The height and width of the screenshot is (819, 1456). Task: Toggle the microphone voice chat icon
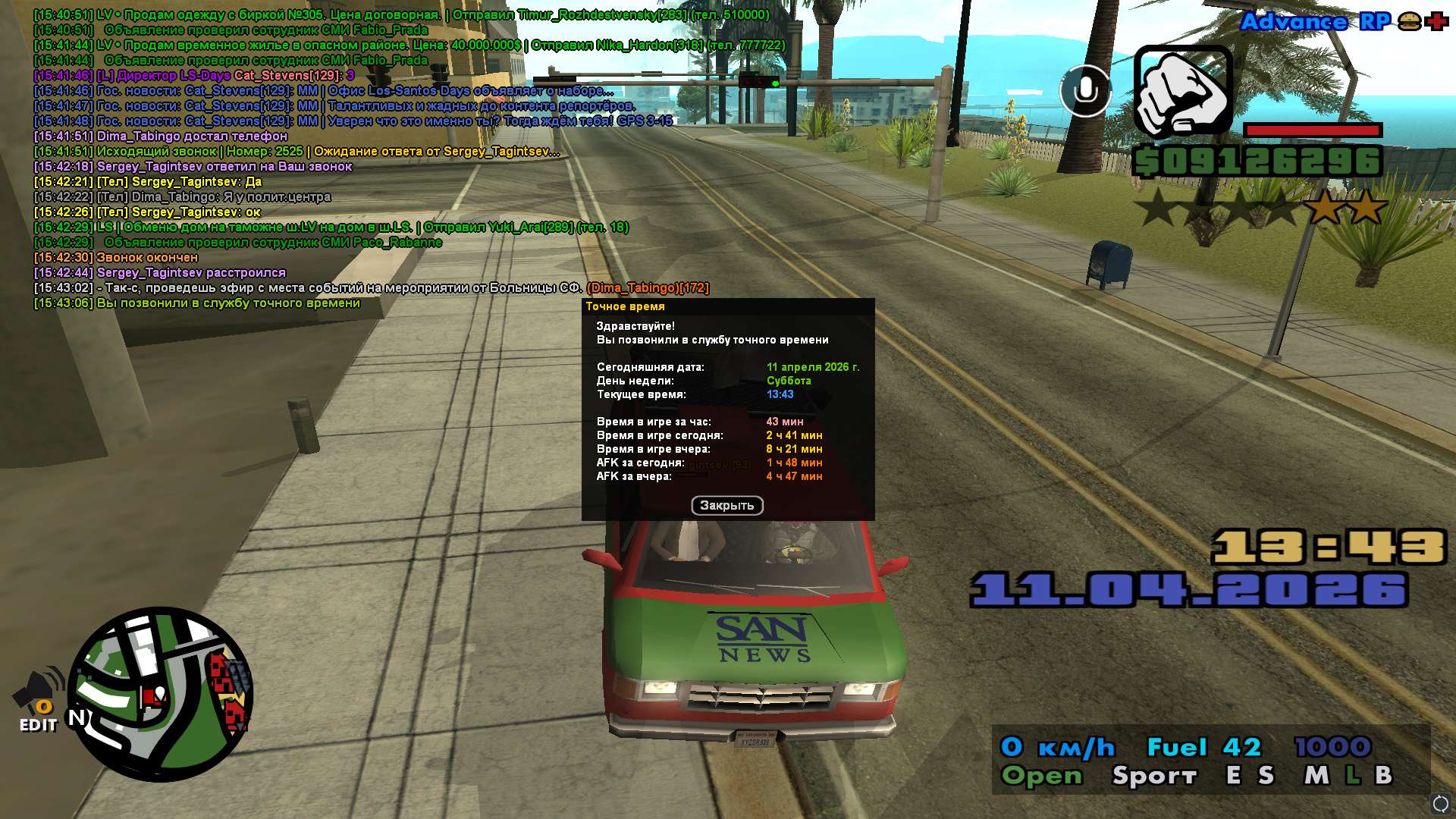click(1085, 91)
